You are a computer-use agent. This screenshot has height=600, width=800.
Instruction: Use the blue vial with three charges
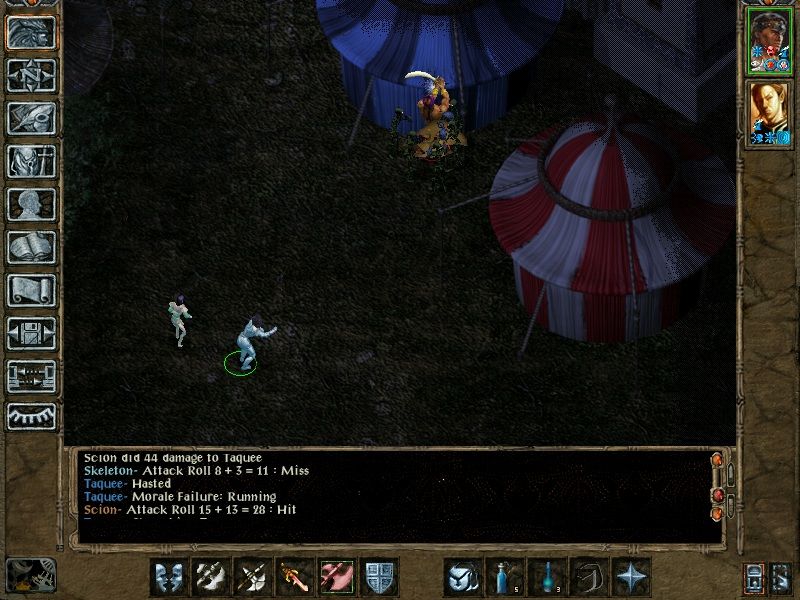[547, 577]
